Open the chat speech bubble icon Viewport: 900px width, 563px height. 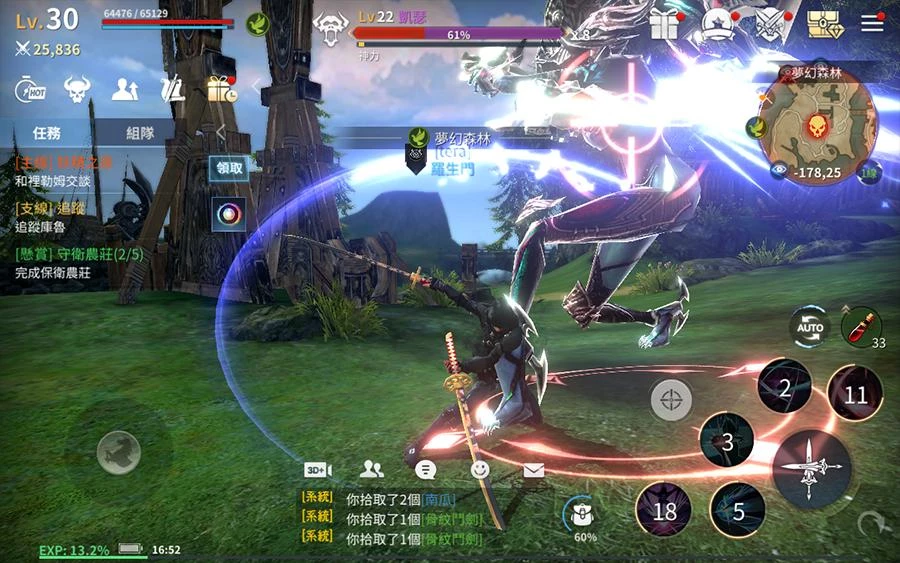pos(426,469)
